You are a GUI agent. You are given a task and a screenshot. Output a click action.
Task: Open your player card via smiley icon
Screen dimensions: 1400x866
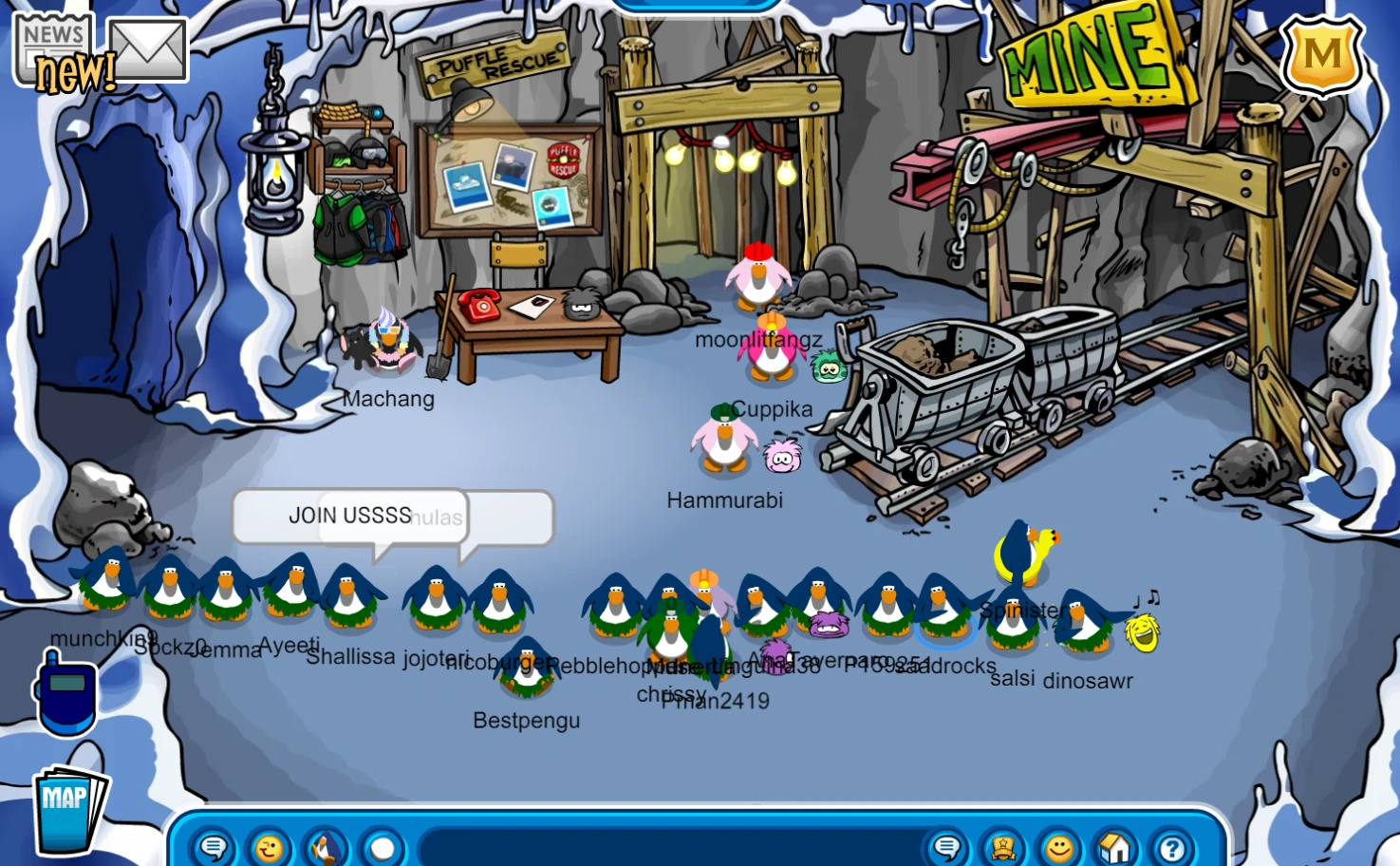(x=1056, y=848)
